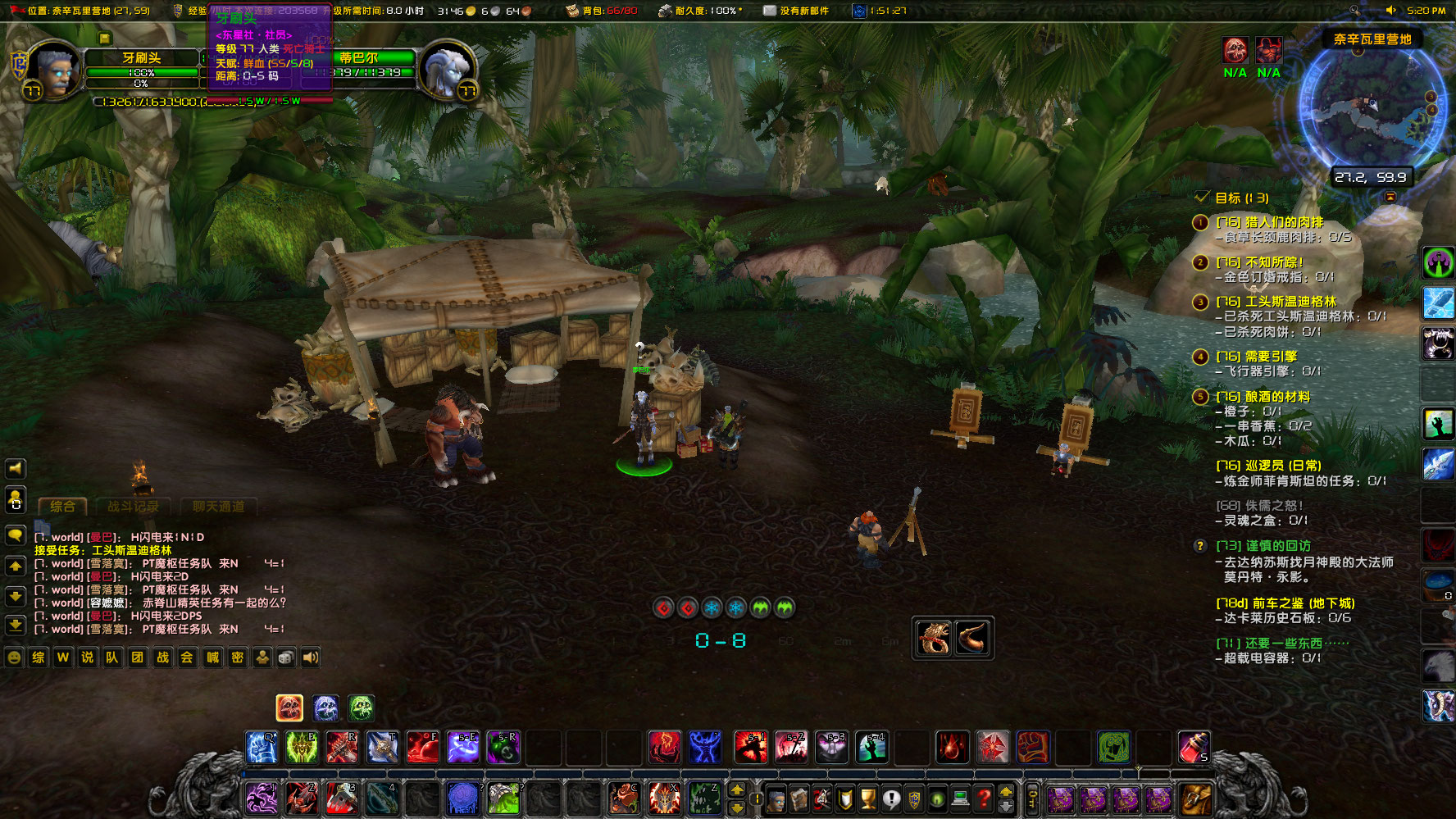Roll the dice button in chat bar
This screenshot has height=819, width=1456.
point(286,657)
